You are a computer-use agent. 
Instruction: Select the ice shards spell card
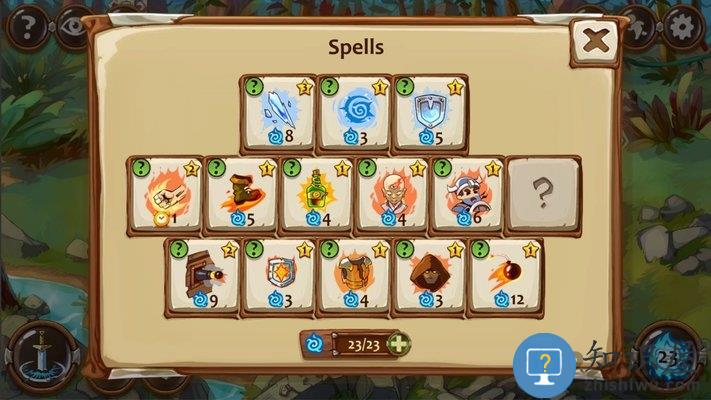coord(277,112)
